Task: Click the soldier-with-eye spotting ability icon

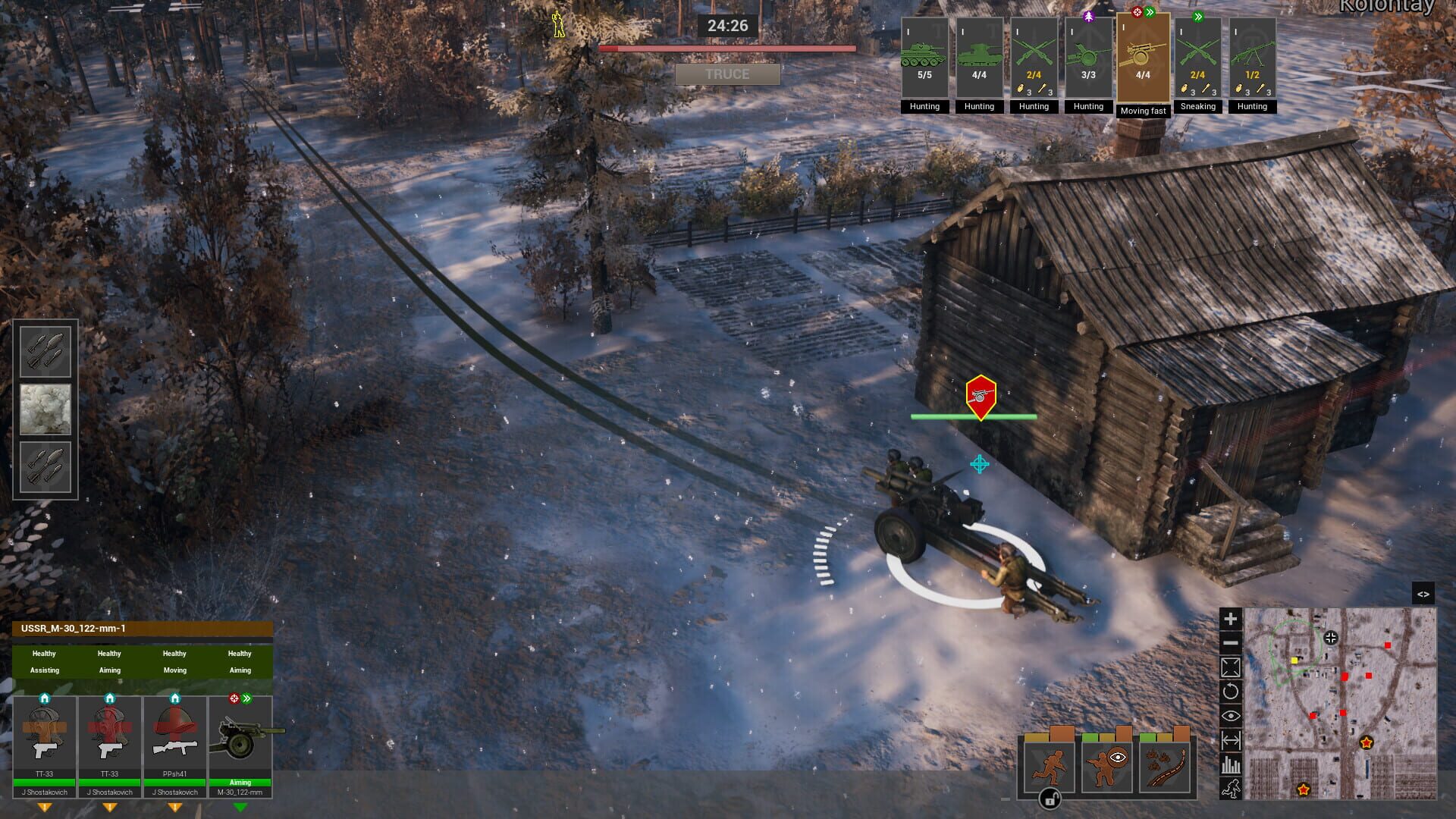Action: 1106,766
